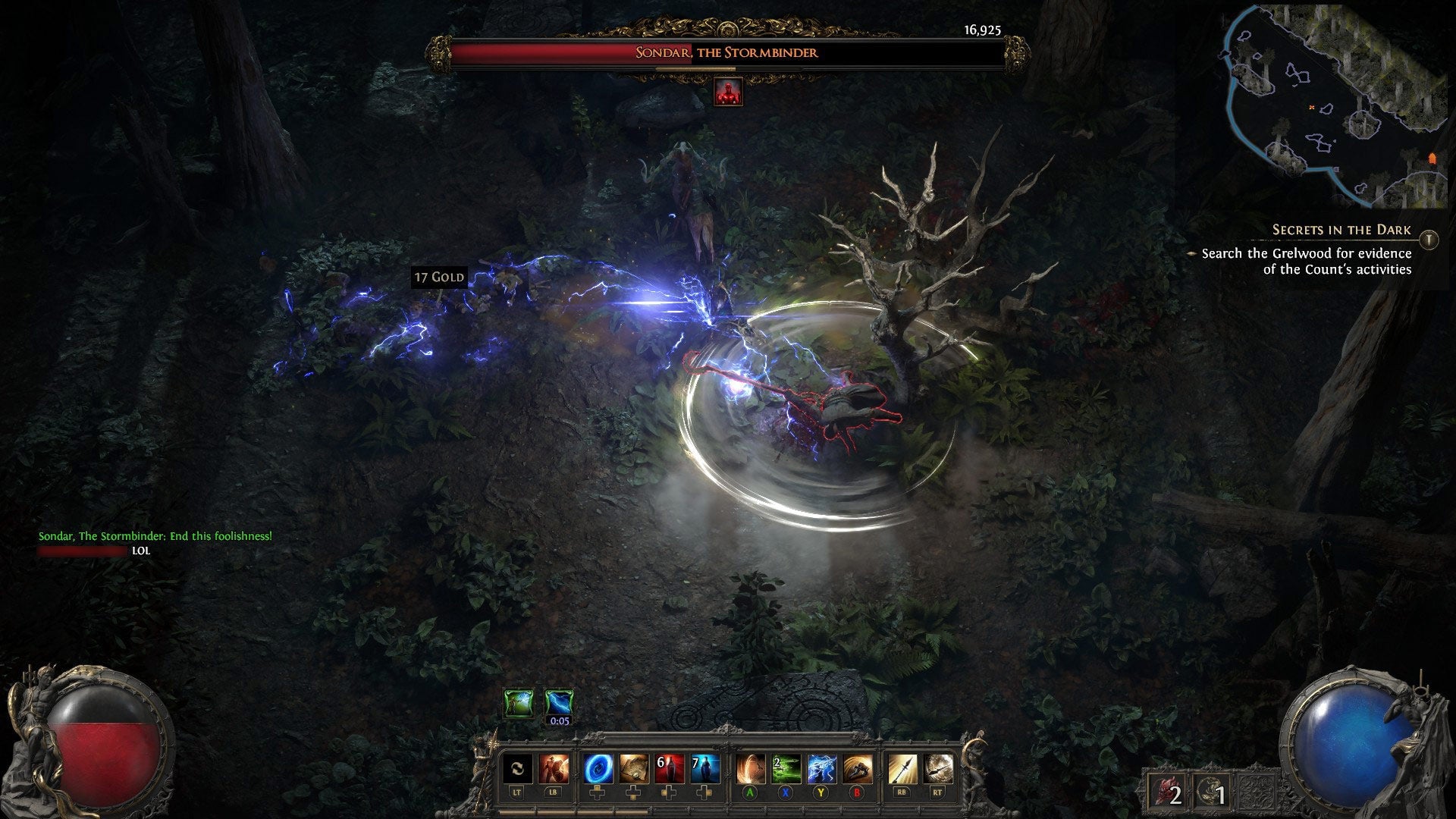Pick up the 17 Gold drop label

tap(438, 277)
